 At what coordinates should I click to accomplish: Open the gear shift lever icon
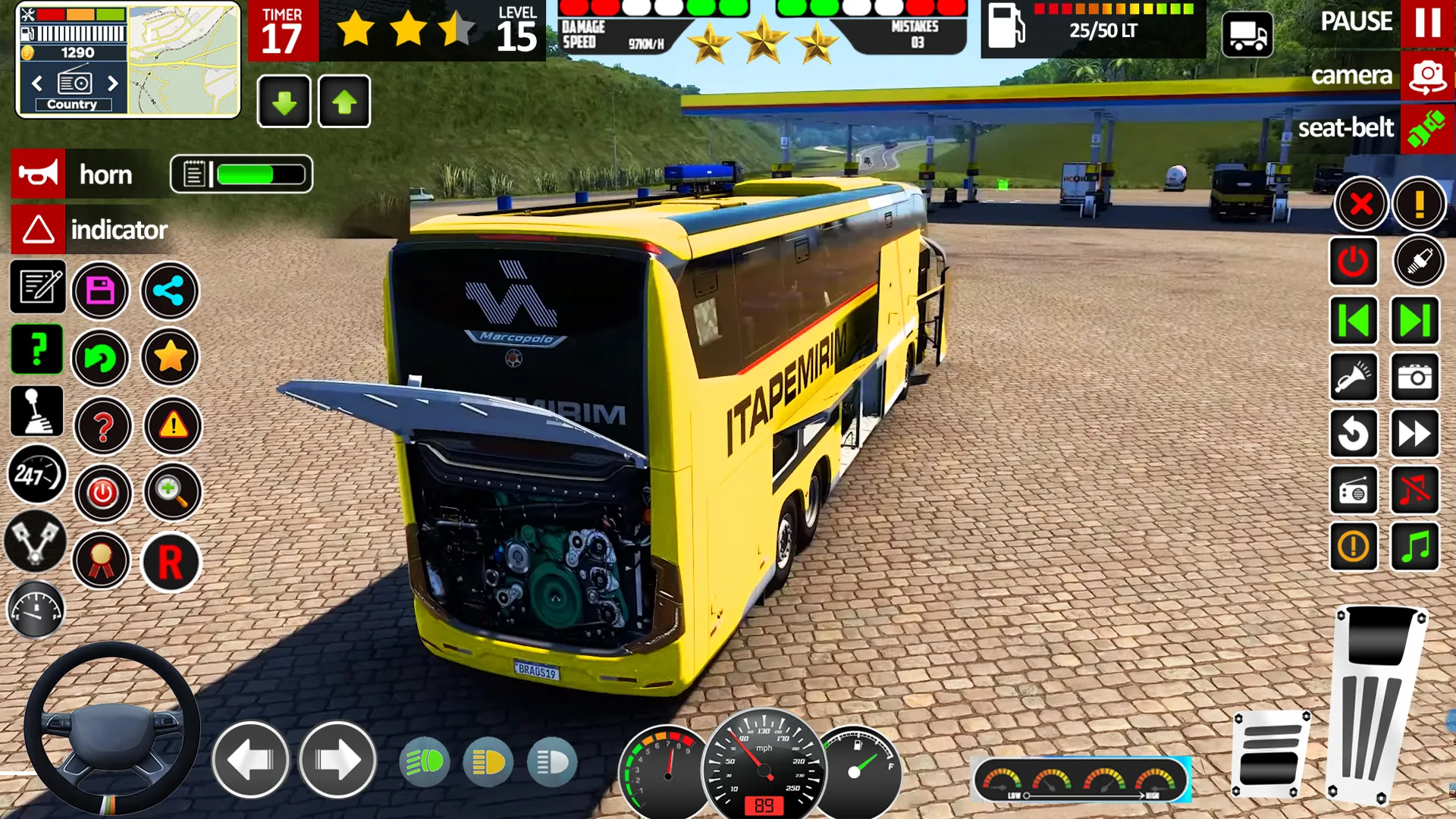(36, 412)
